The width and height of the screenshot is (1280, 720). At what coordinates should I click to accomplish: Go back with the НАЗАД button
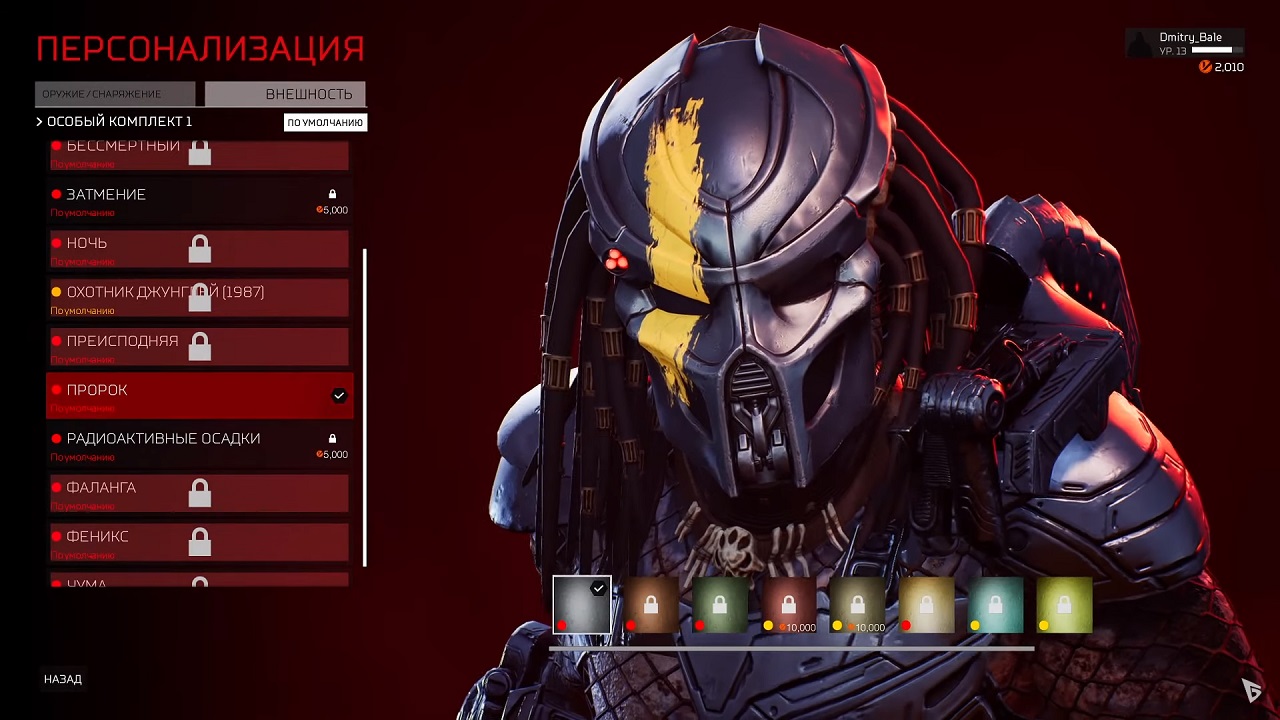pos(63,679)
